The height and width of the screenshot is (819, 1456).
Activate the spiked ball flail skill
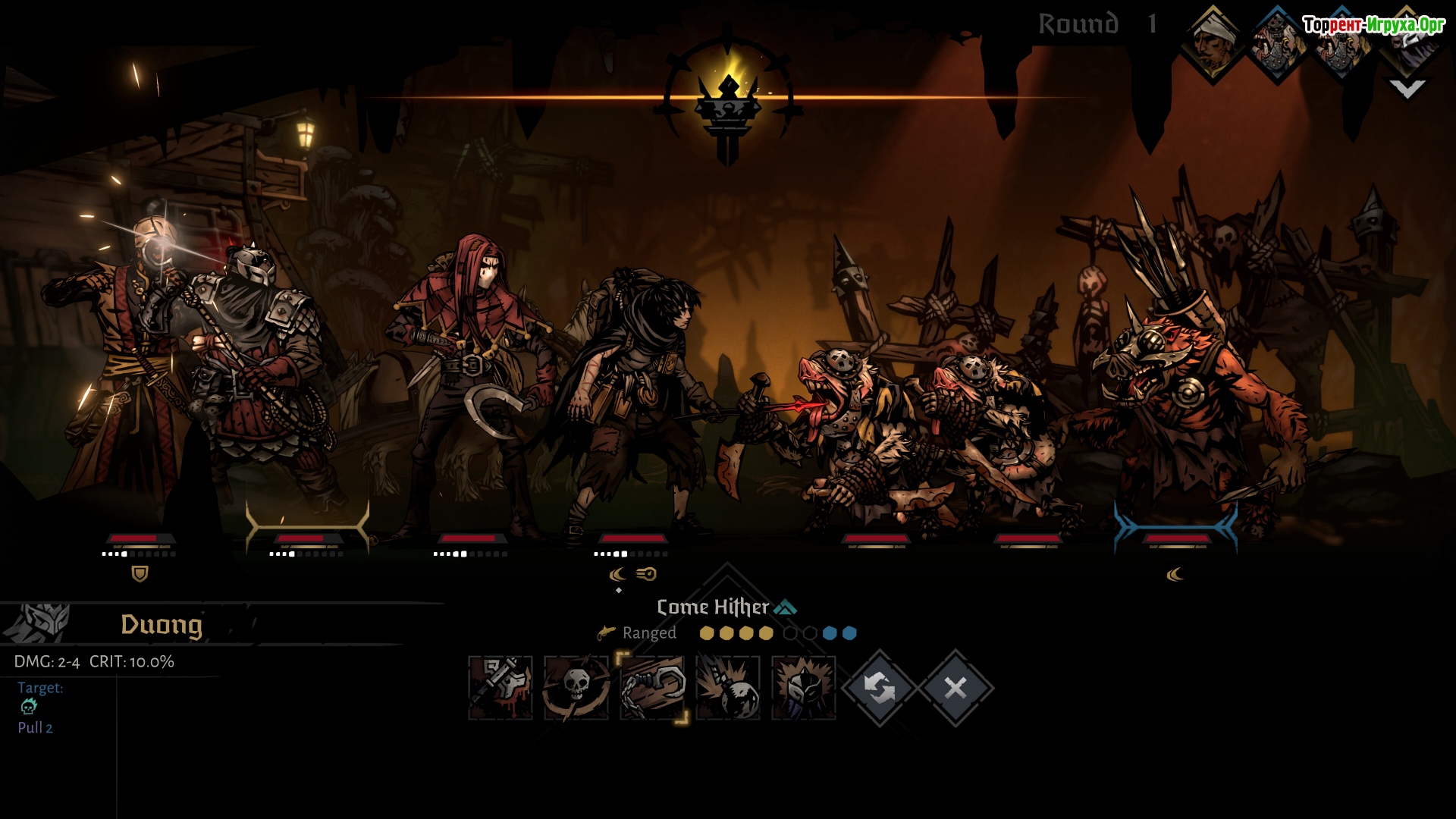click(728, 688)
